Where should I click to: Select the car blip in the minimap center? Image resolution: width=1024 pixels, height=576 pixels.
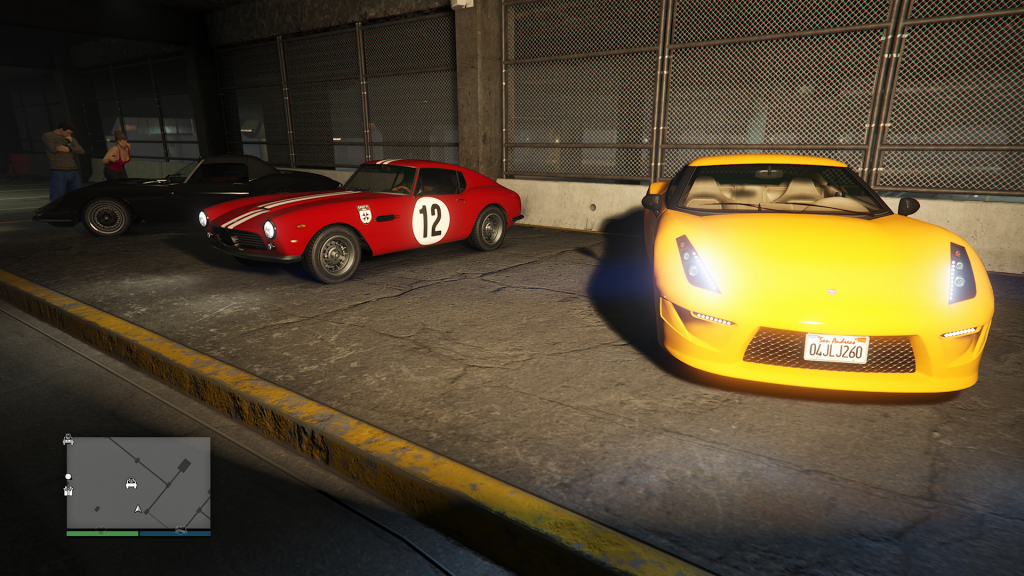(x=131, y=483)
